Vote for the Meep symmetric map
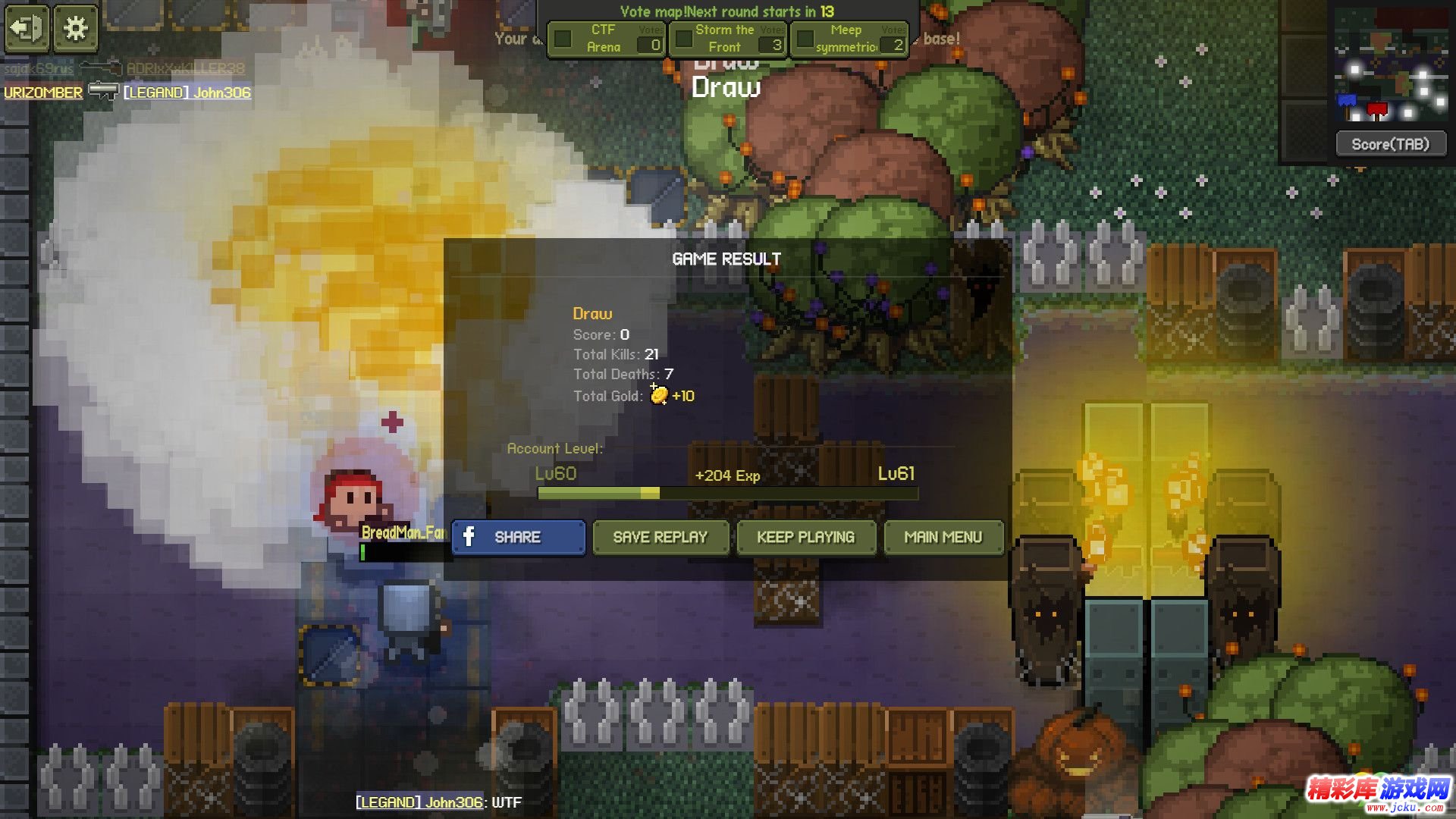Image resolution: width=1456 pixels, height=819 pixels. click(x=849, y=39)
